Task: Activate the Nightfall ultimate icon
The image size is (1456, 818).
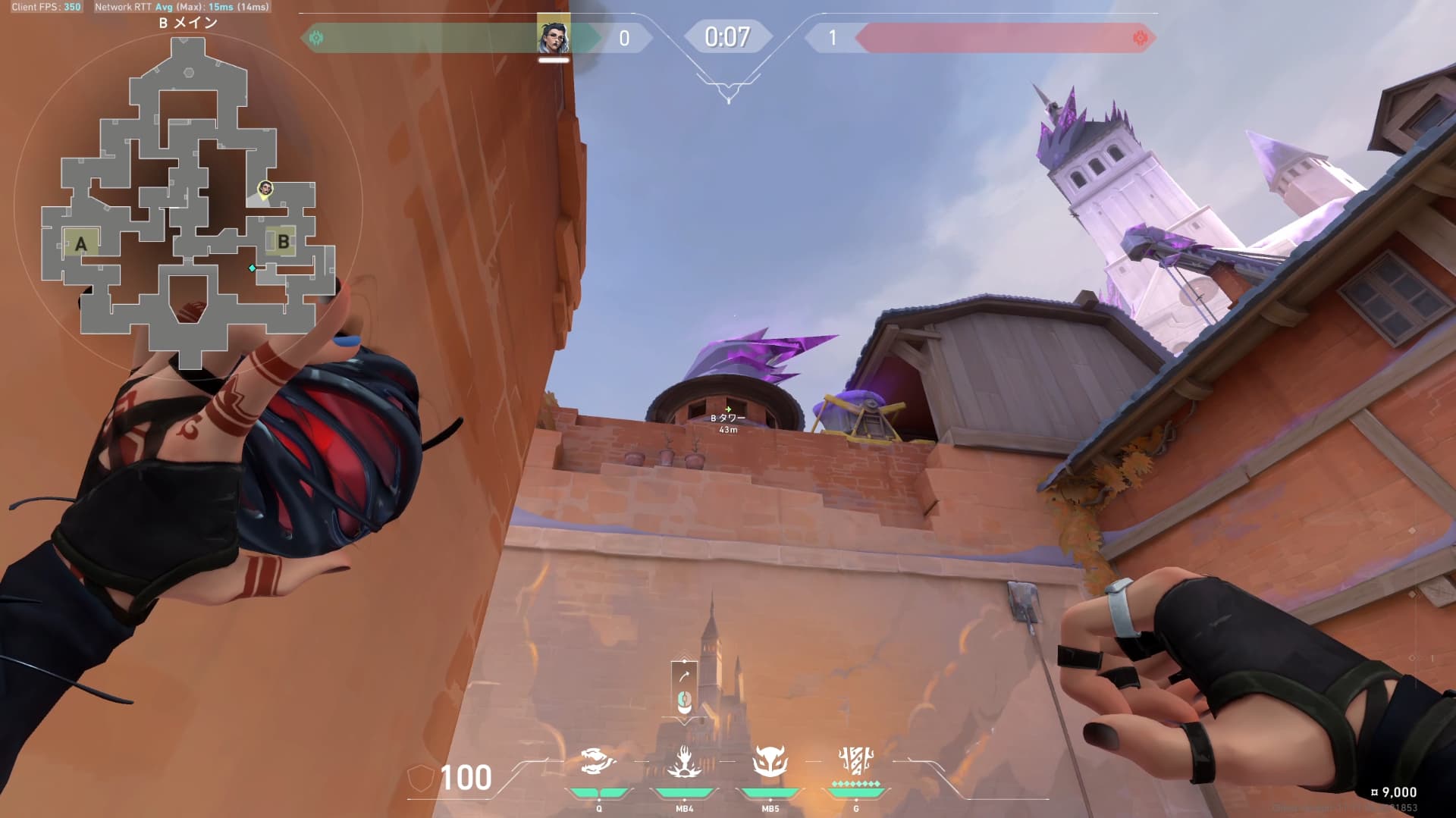Action: click(856, 760)
